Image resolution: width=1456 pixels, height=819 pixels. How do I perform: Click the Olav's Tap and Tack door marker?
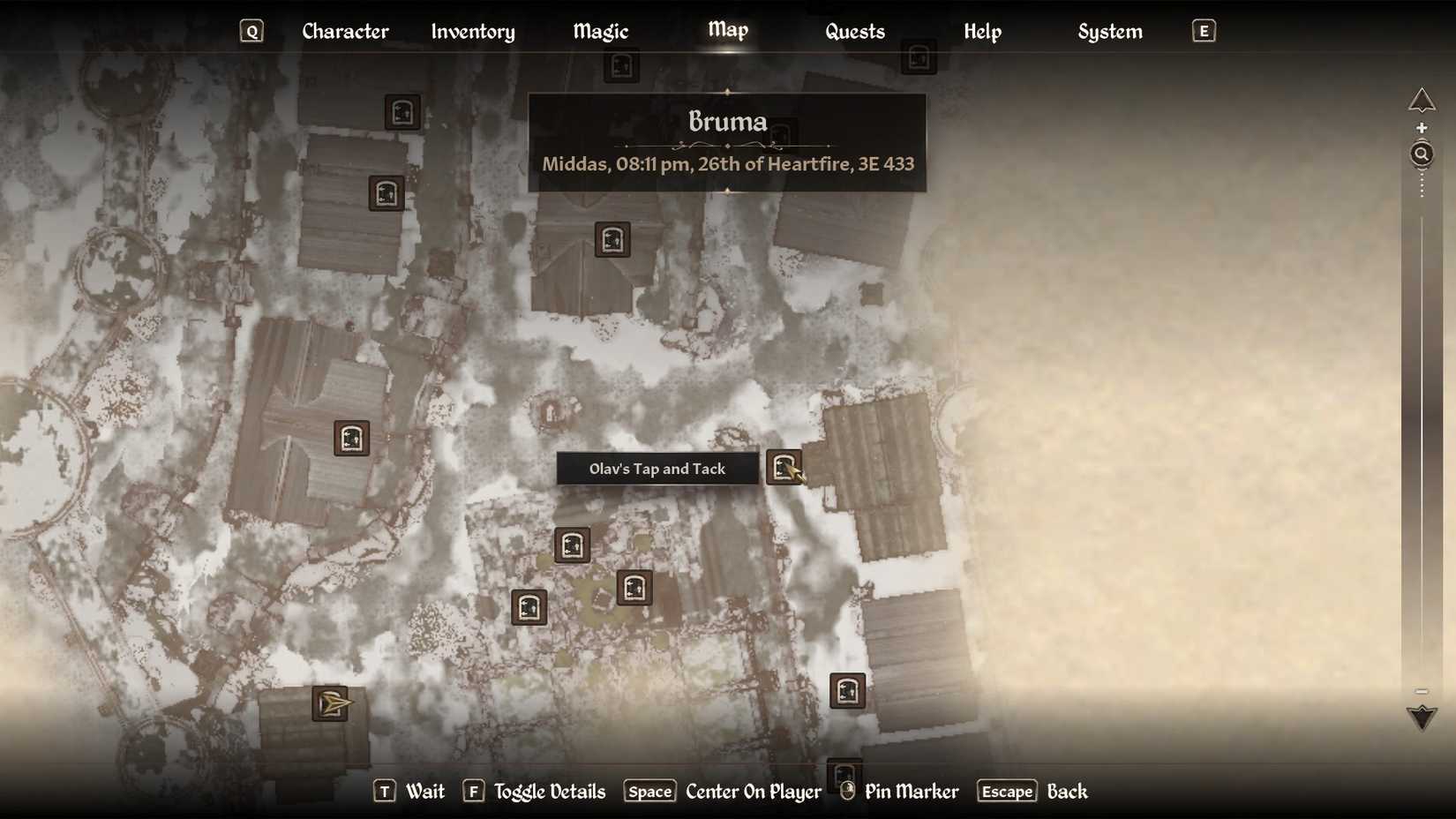pos(784,469)
